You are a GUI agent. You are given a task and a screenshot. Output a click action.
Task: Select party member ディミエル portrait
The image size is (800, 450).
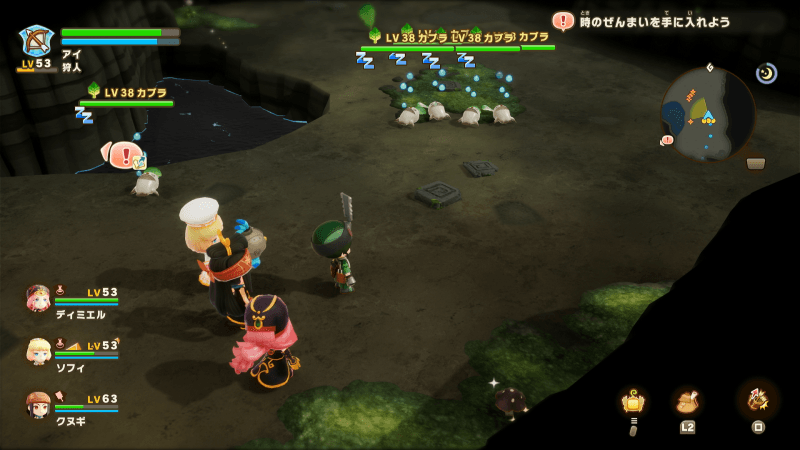pos(39,299)
